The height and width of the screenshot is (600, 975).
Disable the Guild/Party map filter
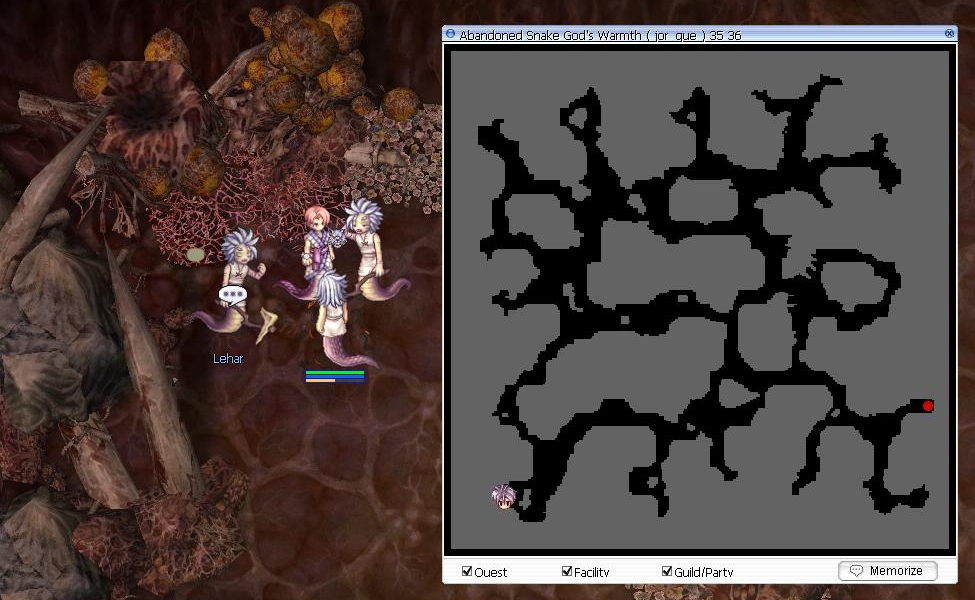click(x=667, y=571)
